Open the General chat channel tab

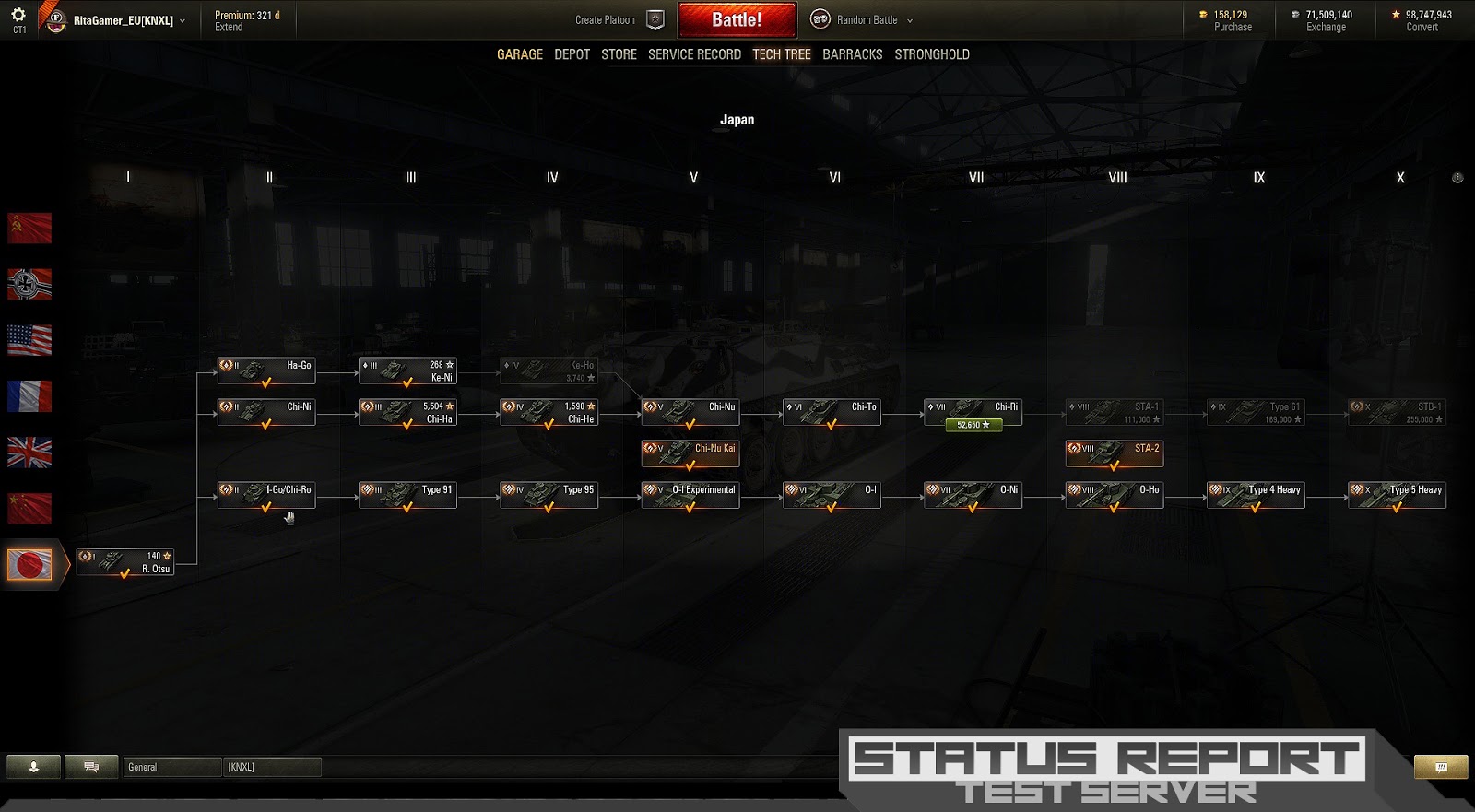[x=171, y=767]
